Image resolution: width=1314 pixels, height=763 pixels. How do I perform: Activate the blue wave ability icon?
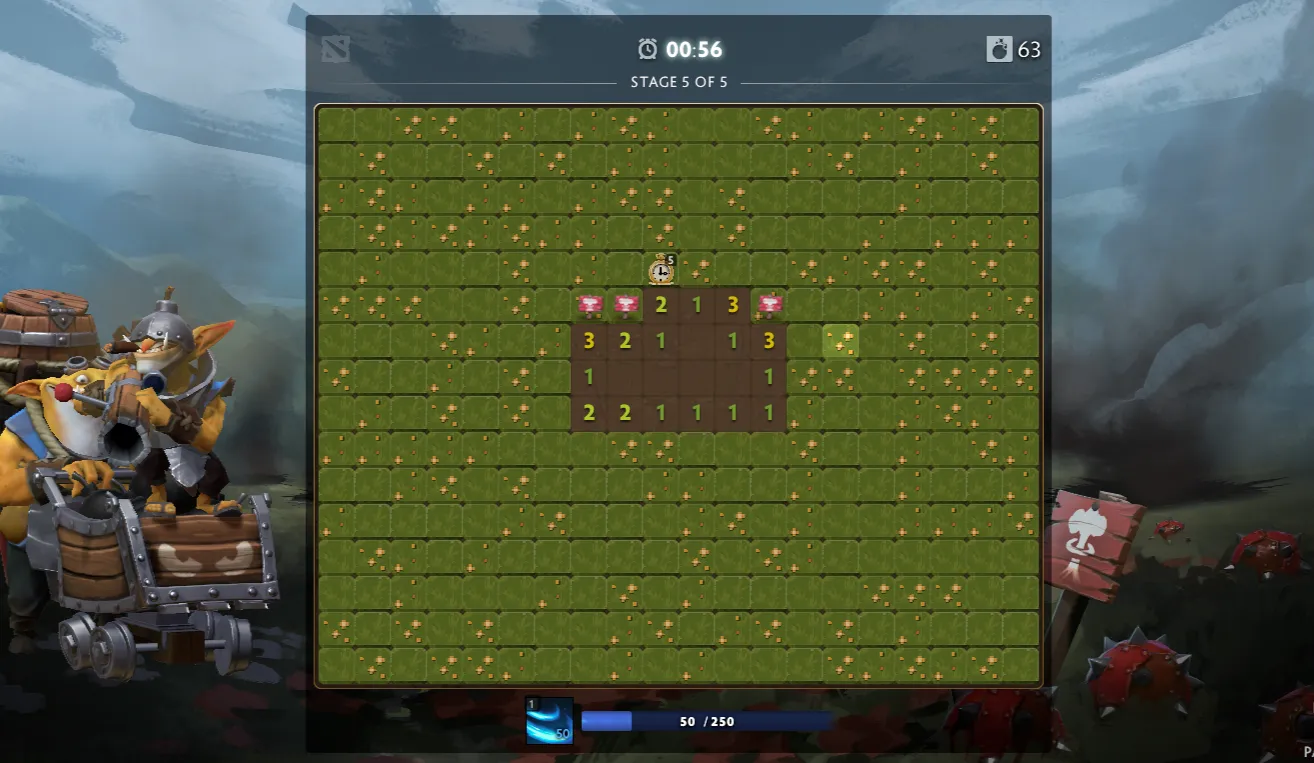(x=549, y=721)
